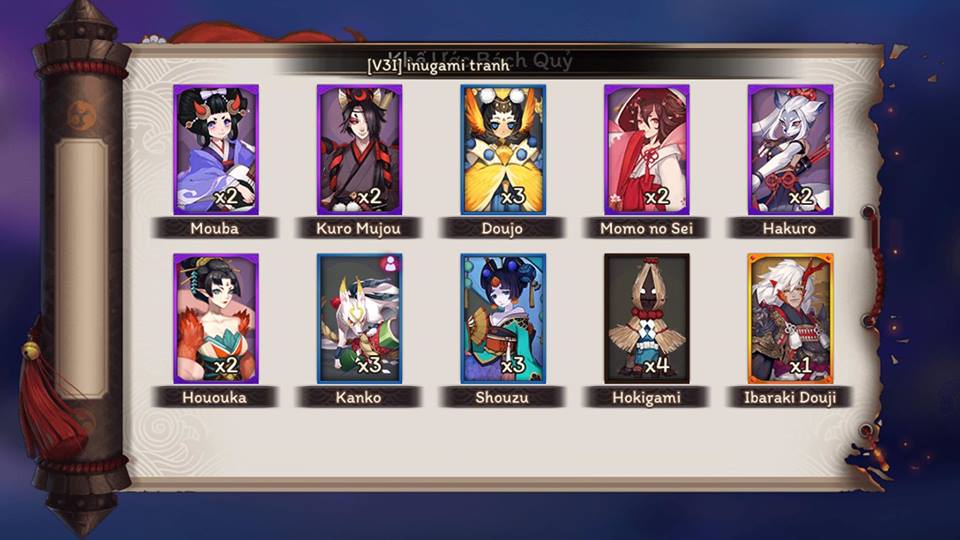Pick the Kanko card
Viewport: 960px width, 540px height.
pyautogui.click(x=359, y=319)
